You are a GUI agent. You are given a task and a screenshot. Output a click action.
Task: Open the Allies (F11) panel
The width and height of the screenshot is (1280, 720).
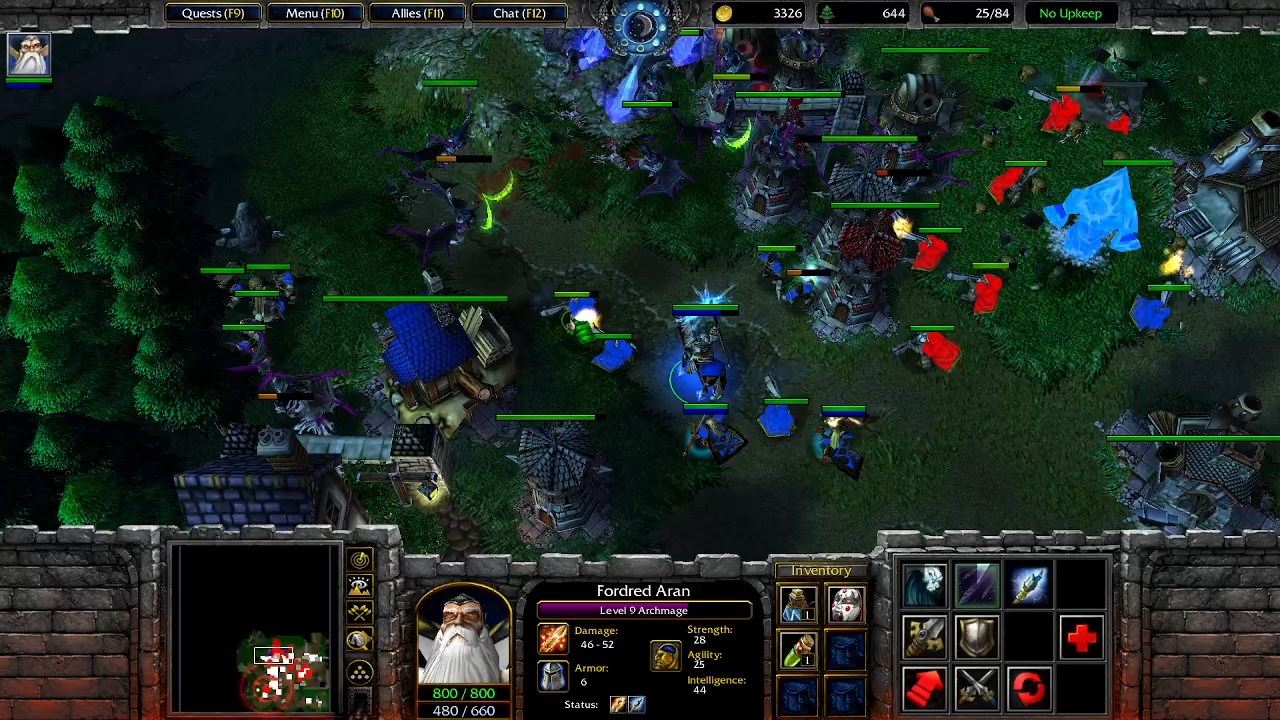coord(417,13)
